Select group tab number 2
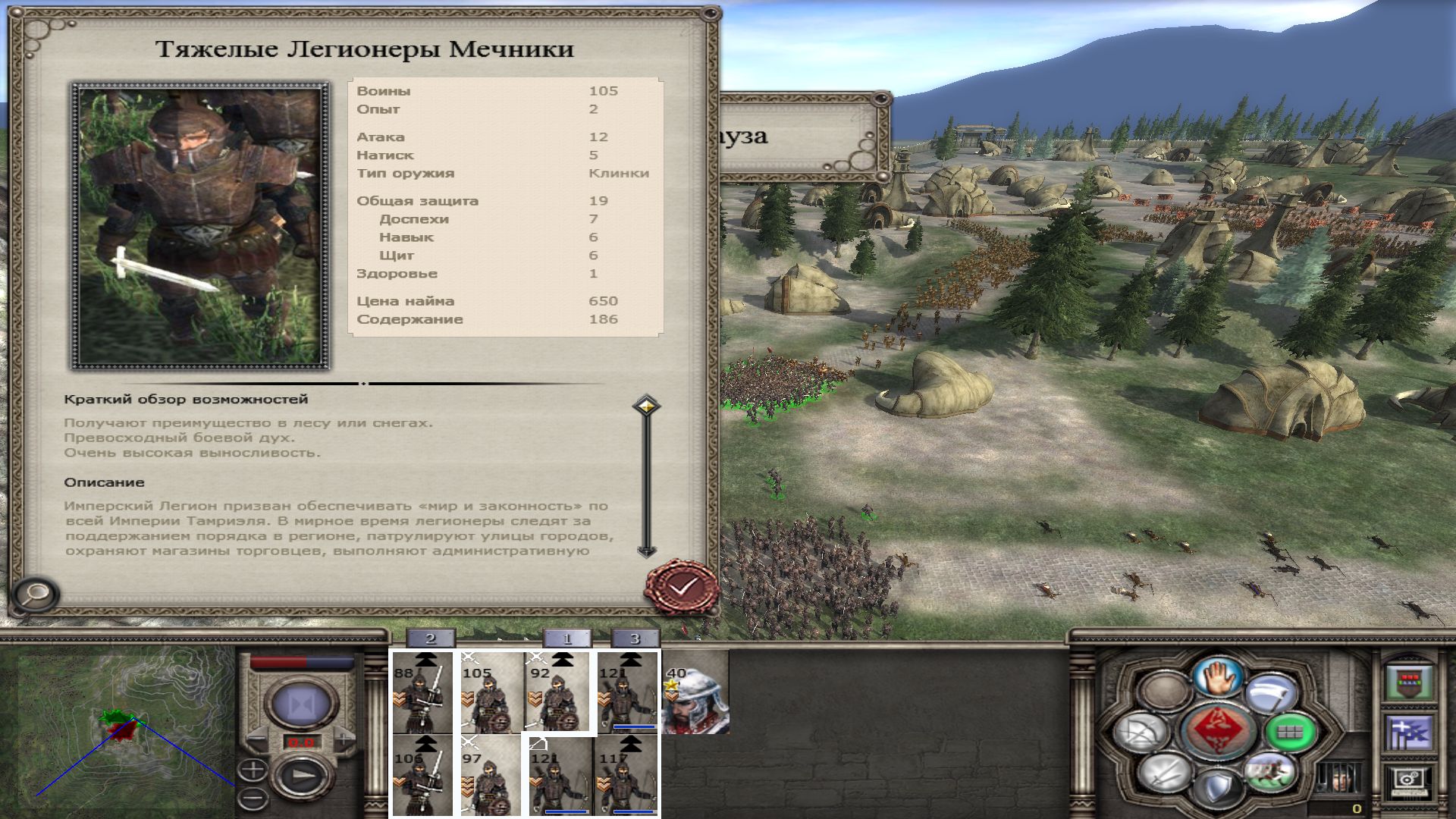 (430, 639)
